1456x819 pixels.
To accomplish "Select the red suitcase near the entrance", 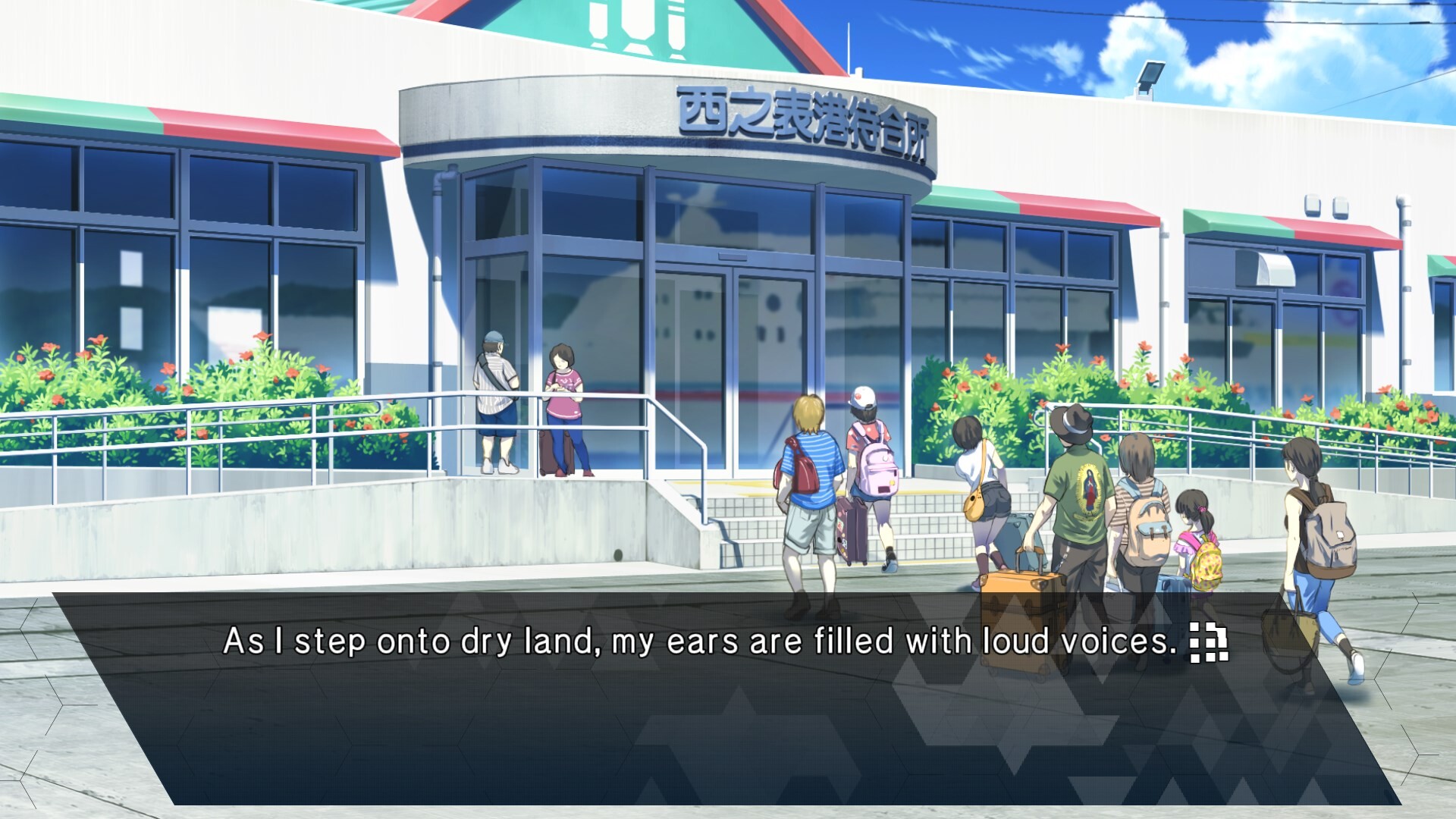I will [x=548, y=451].
